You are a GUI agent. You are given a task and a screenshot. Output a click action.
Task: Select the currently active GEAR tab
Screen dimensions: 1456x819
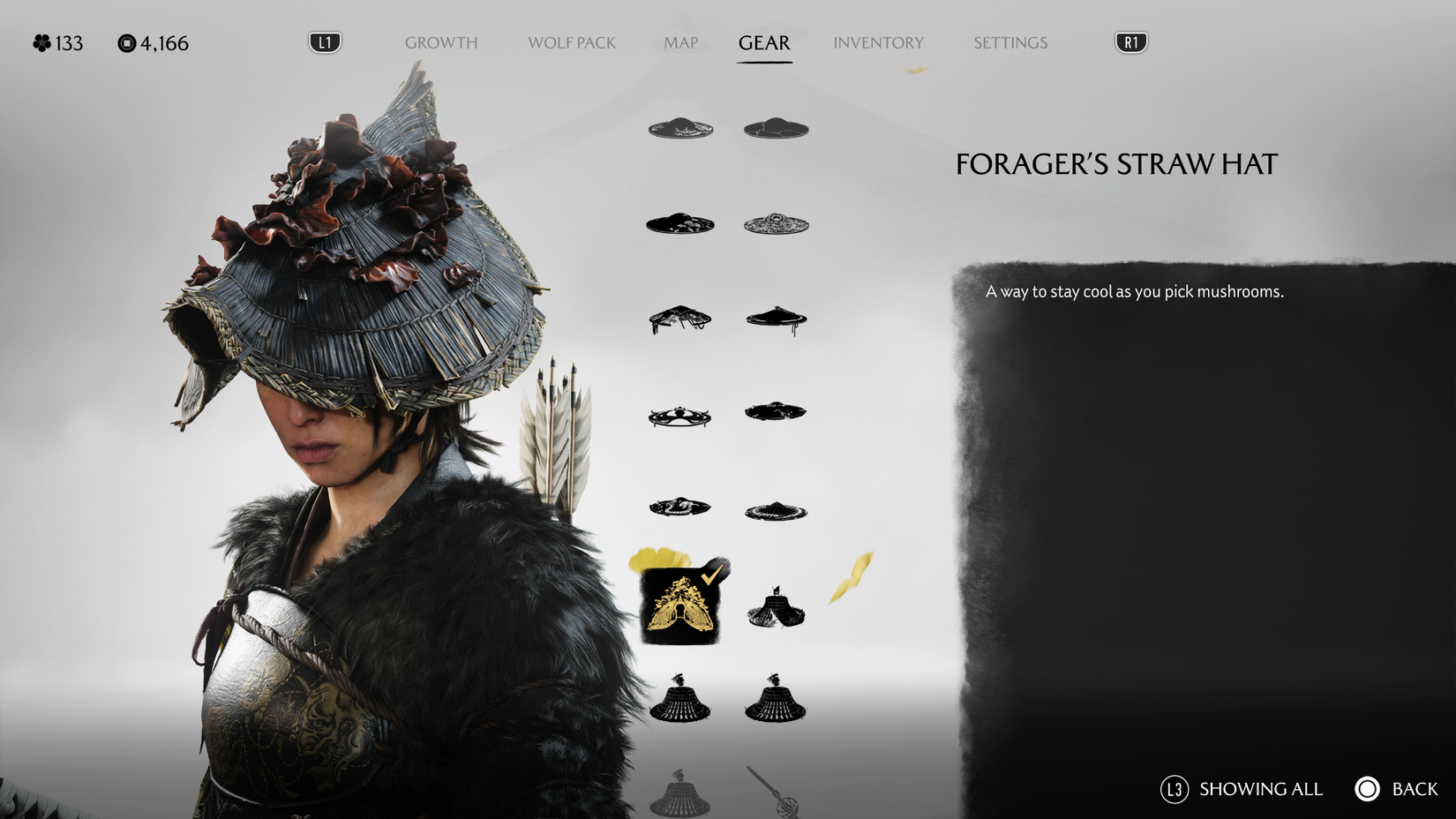(x=764, y=42)
